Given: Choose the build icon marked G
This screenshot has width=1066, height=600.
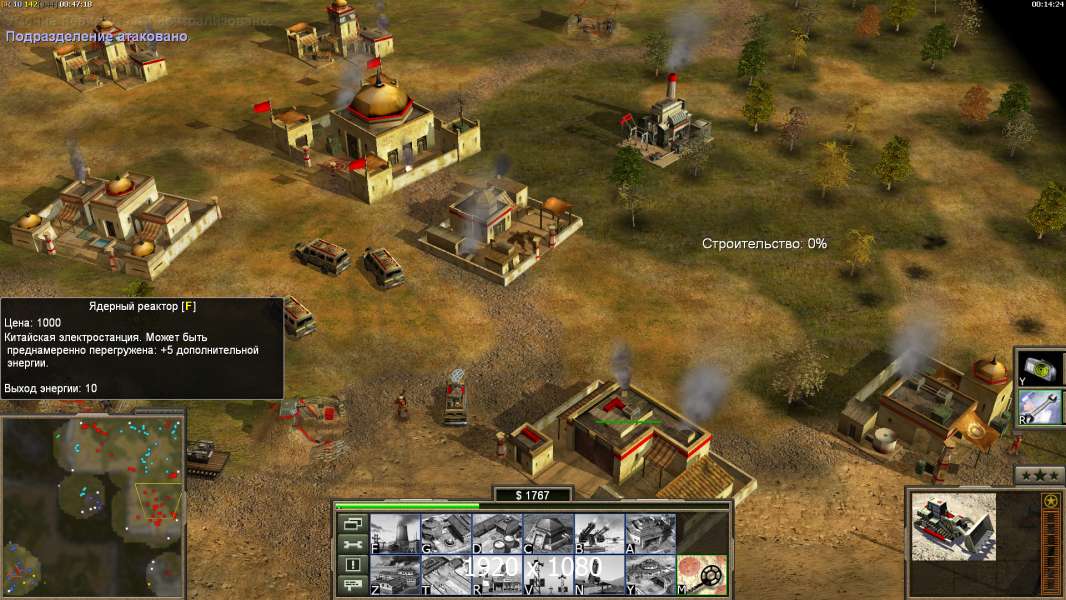Looking at the screenshot, I should (x=446, y=533).
